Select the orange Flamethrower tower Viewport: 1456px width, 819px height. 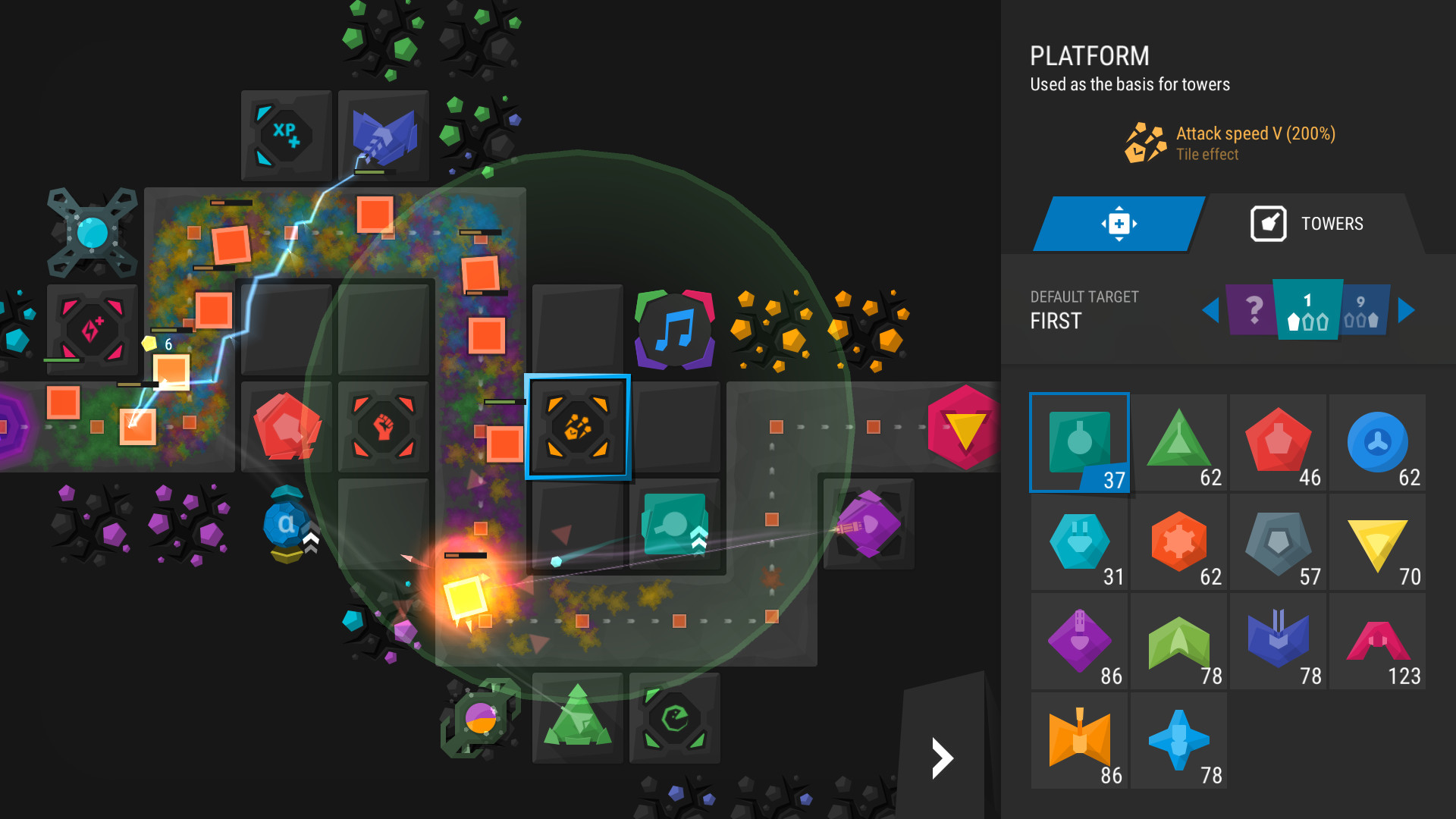pos(1079,739)
